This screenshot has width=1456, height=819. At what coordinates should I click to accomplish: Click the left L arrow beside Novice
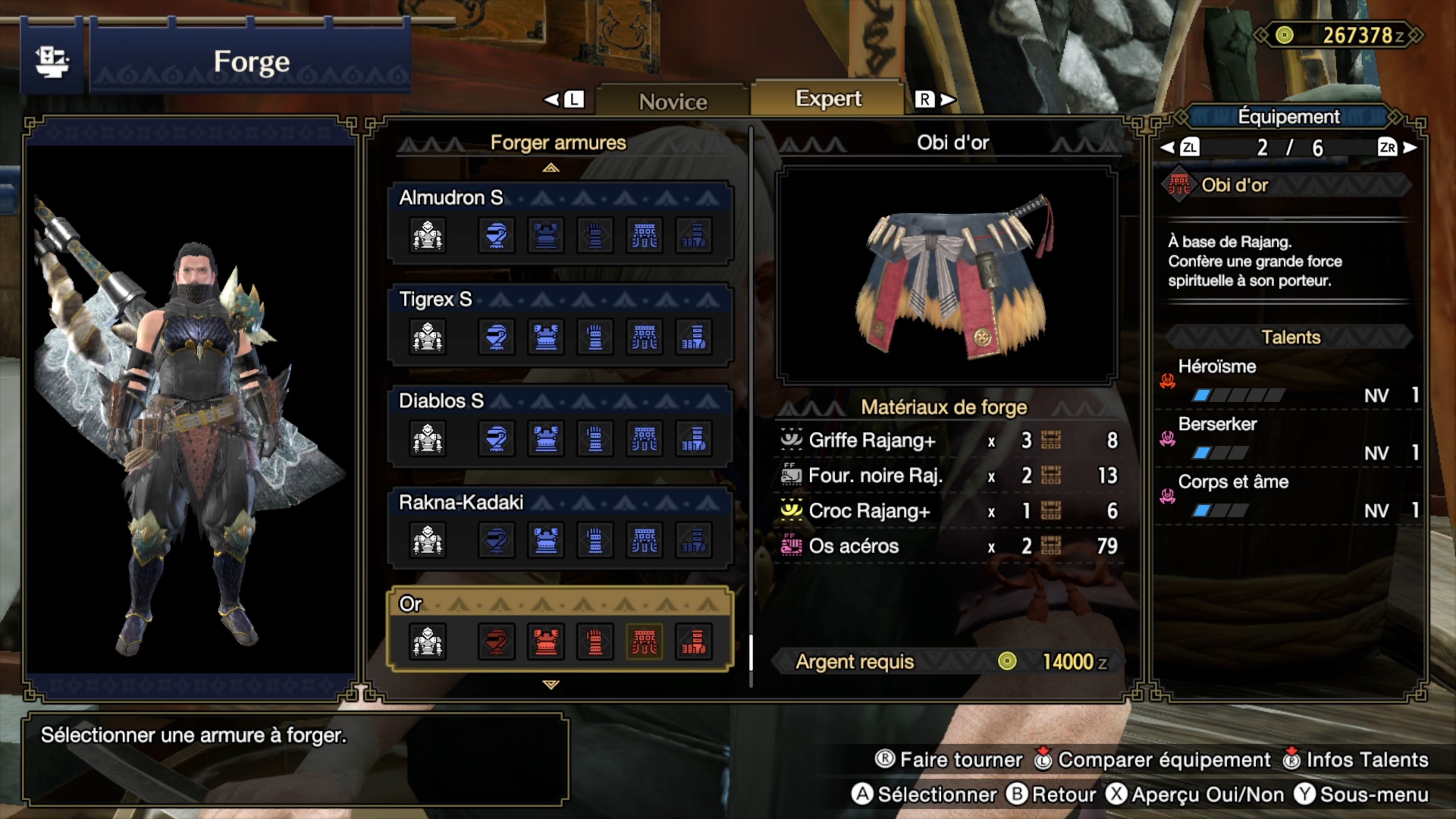click(x=564, y=99)
